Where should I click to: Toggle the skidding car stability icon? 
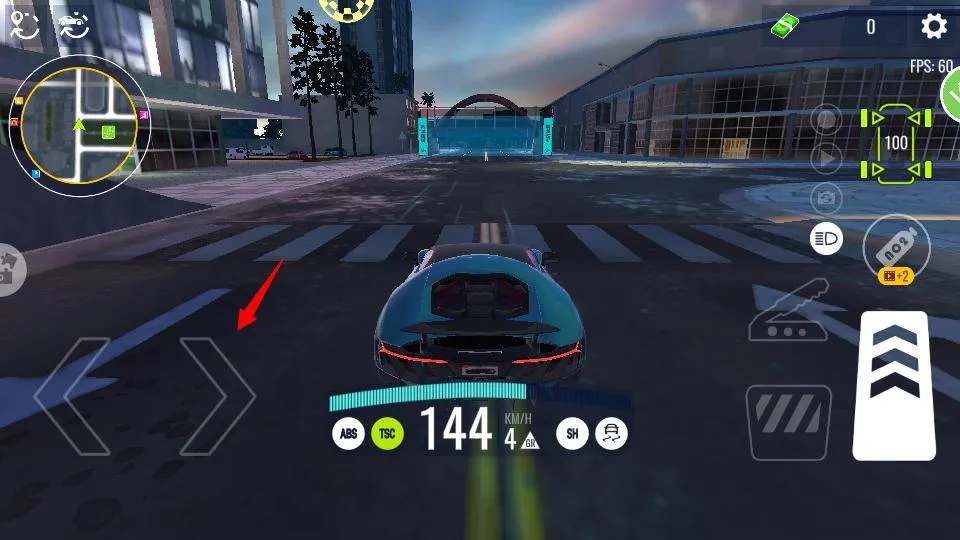611,433
